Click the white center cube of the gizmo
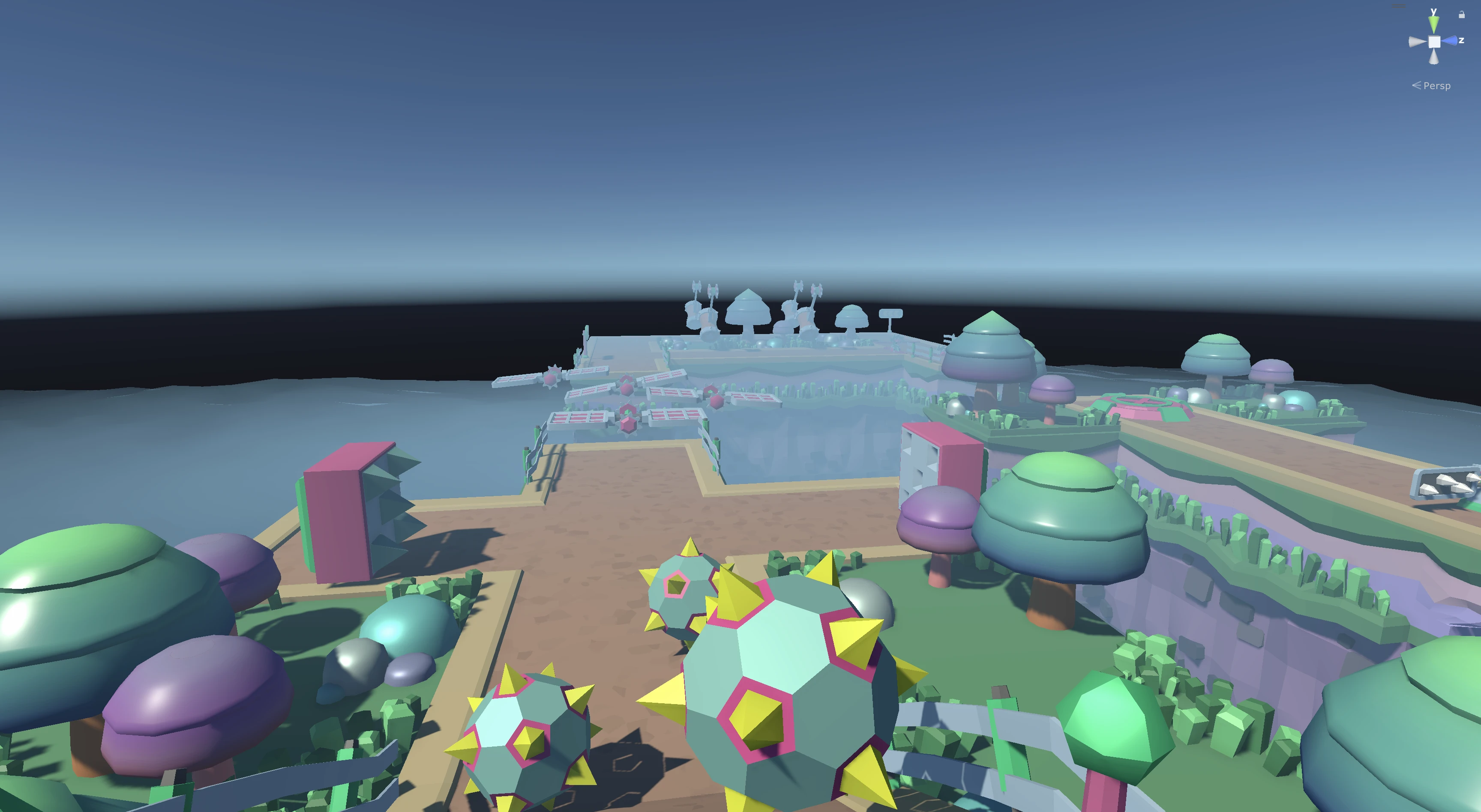Image resolution: width=1481 pixels, height=812 pixels. point(1434,42)
